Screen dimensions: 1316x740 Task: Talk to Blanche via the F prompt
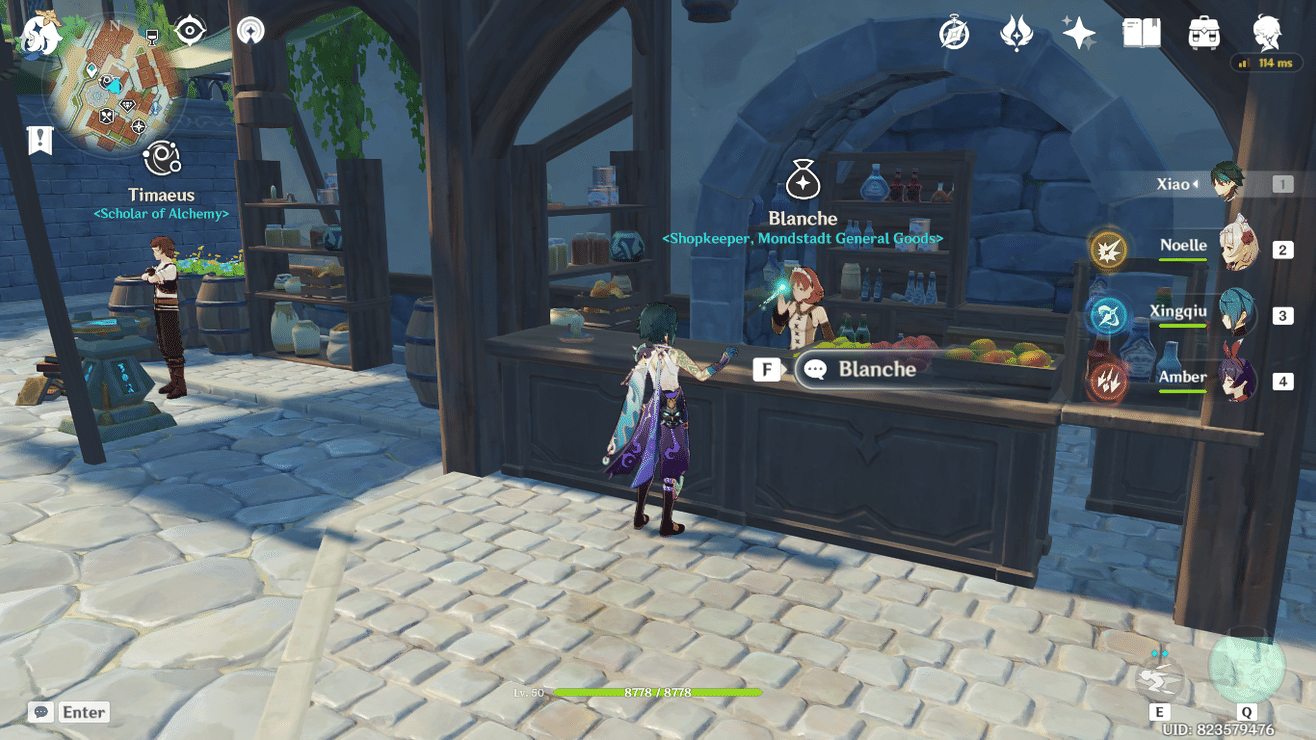765,369
